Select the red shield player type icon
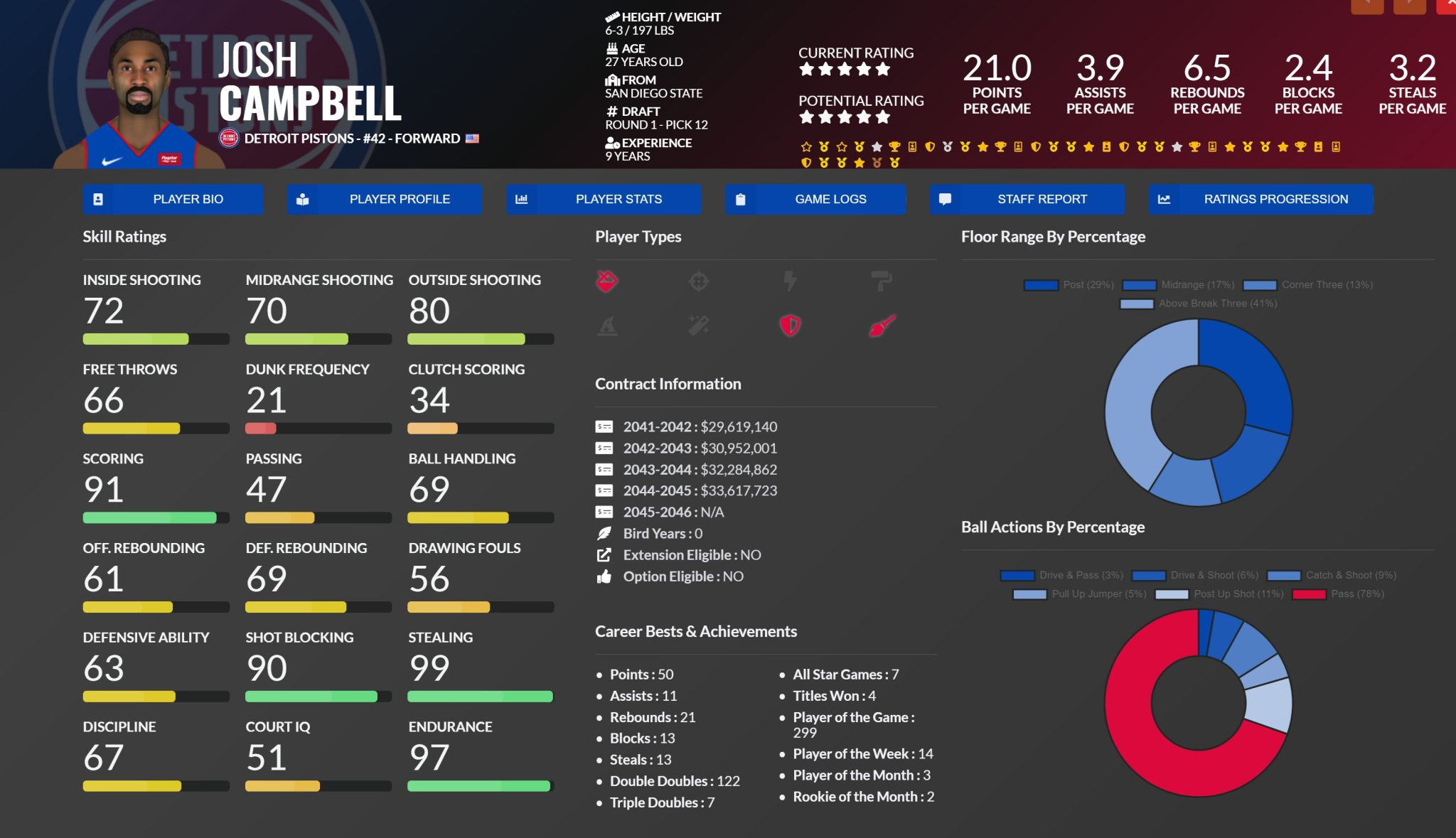Image resolution: width=1456 pixels, height=838 pixels. tap(790, 326)
